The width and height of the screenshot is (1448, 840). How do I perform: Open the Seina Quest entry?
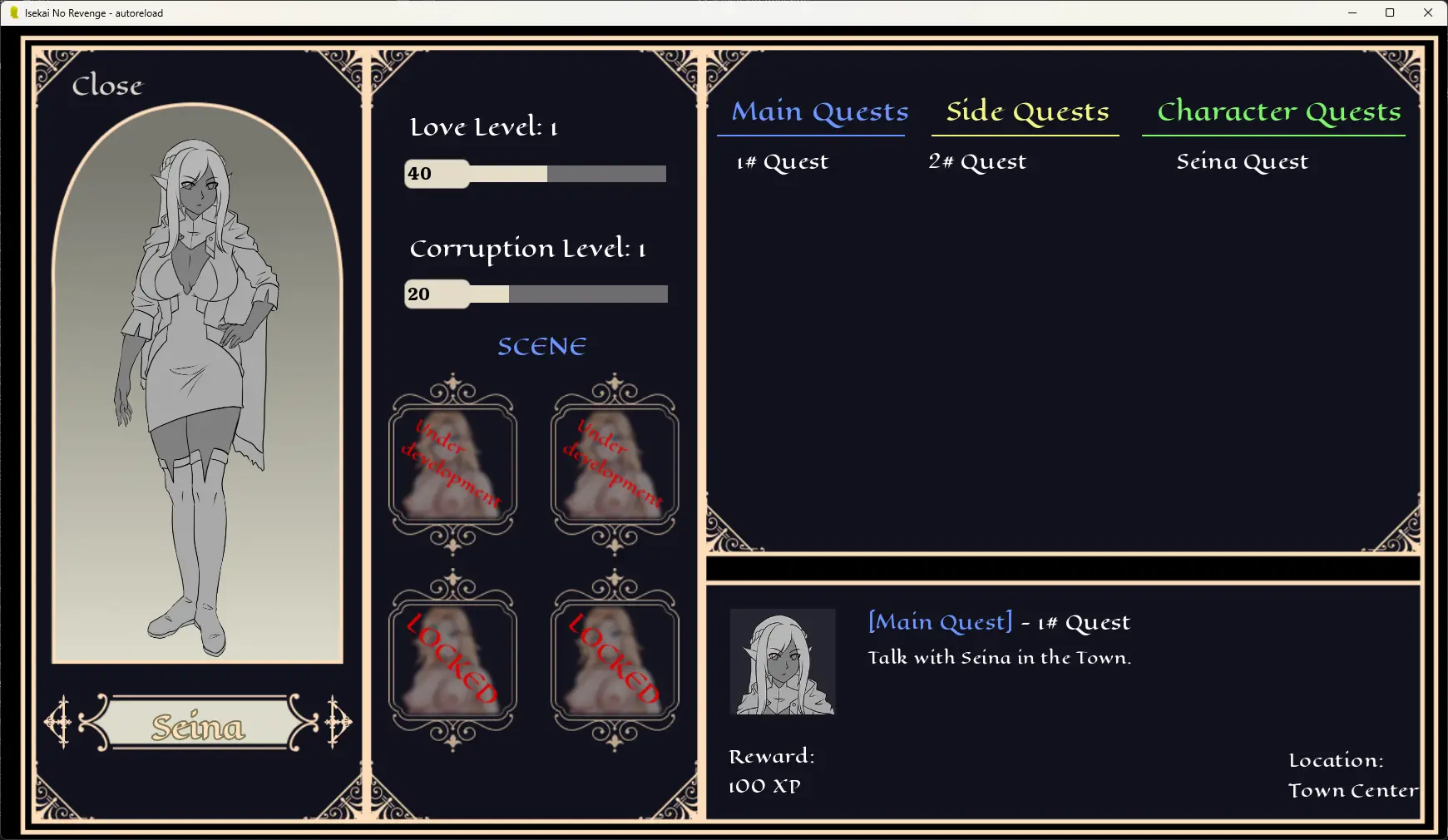[x=1242, y=162]
